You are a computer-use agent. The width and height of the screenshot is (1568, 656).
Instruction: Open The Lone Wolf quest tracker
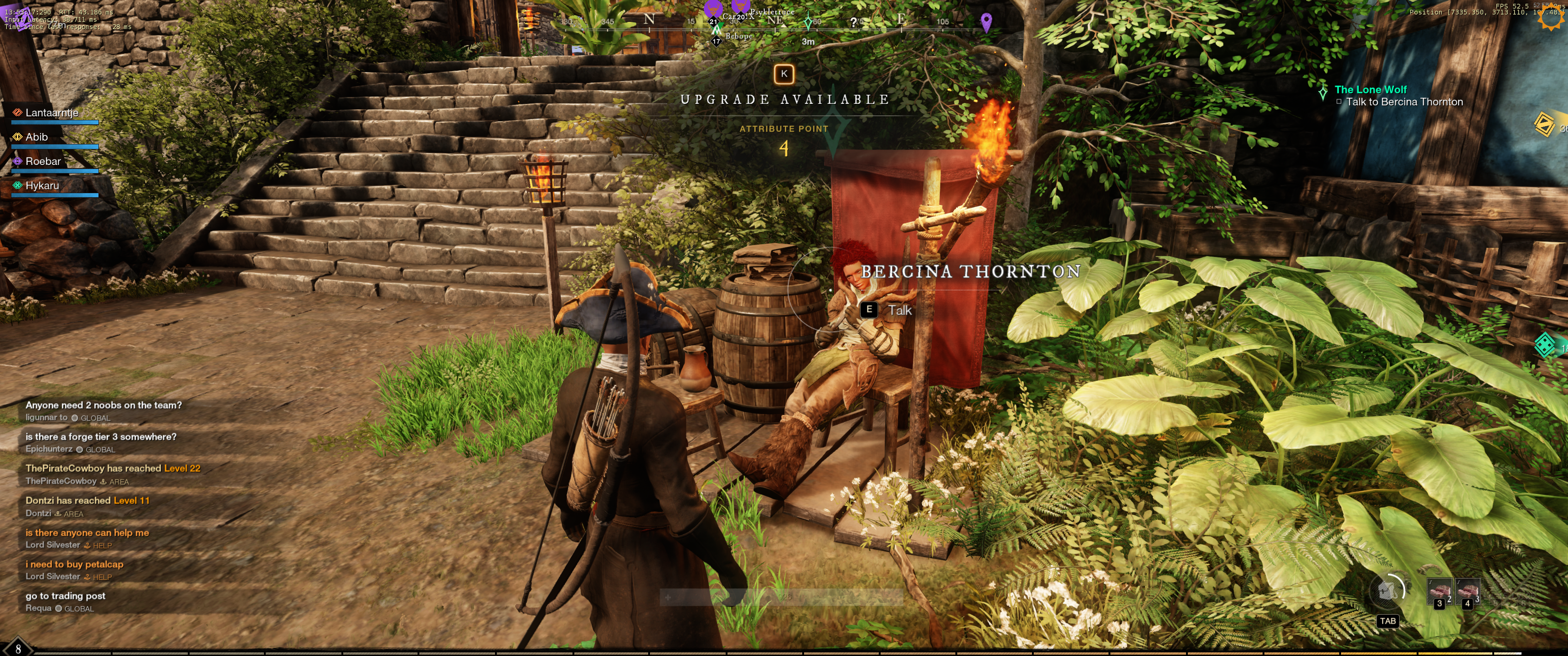coord(1370,89)
